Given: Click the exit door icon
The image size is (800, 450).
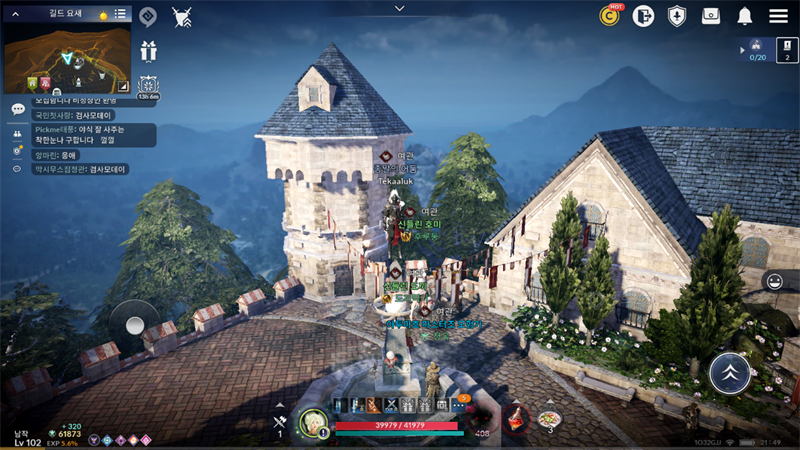Looking at the screenshot, I should 643,16.
